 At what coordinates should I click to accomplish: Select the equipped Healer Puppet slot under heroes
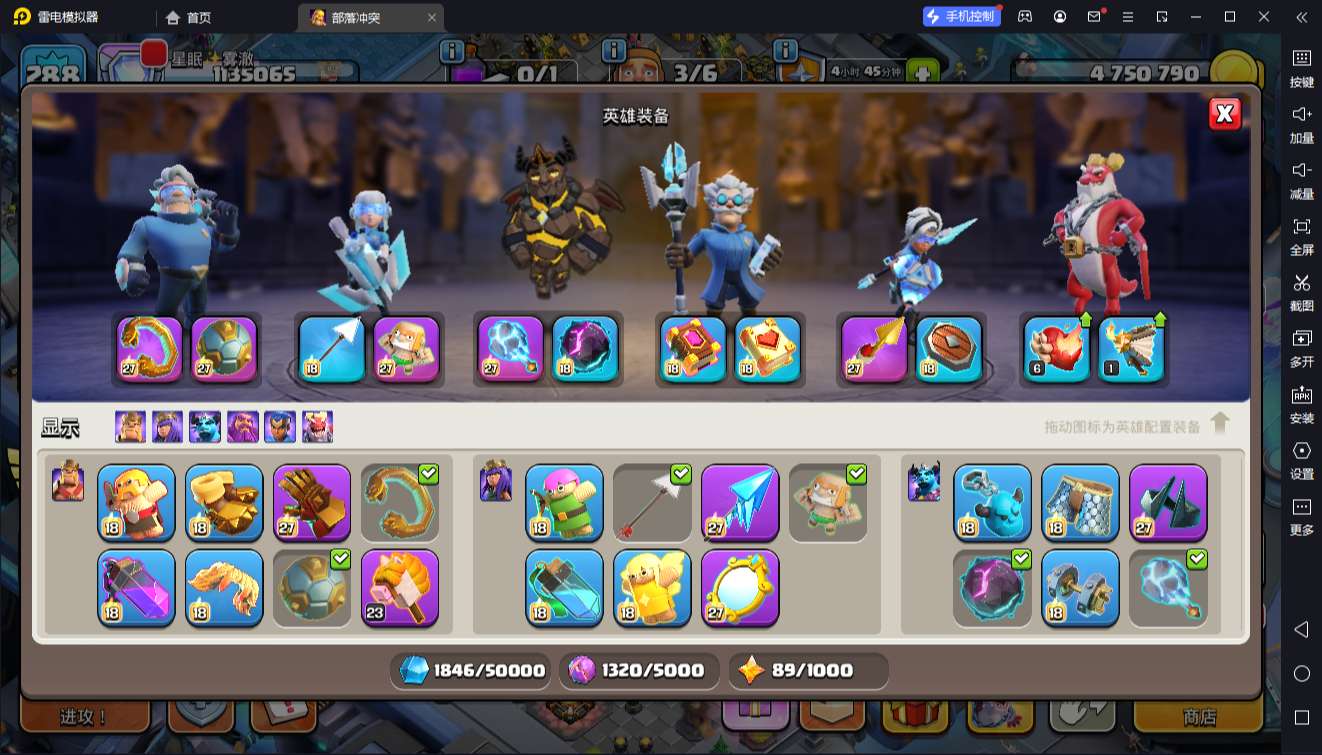406,349
